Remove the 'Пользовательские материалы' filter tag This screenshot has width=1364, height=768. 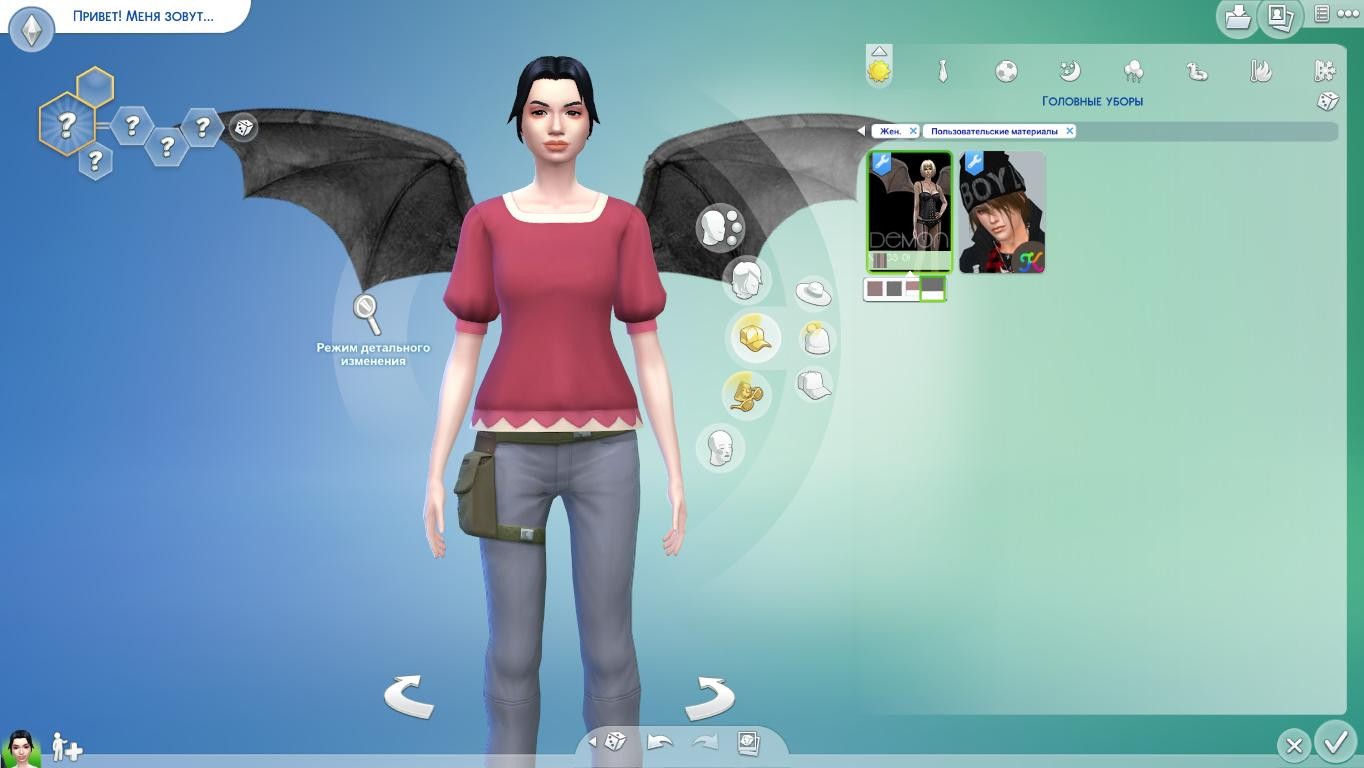tap(1069, 131)
